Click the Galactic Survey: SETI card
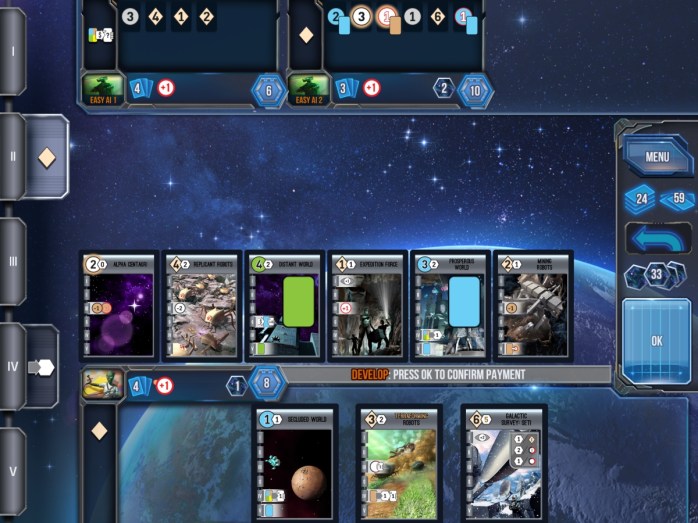This screenshot has height=523, width=698. 504,463
